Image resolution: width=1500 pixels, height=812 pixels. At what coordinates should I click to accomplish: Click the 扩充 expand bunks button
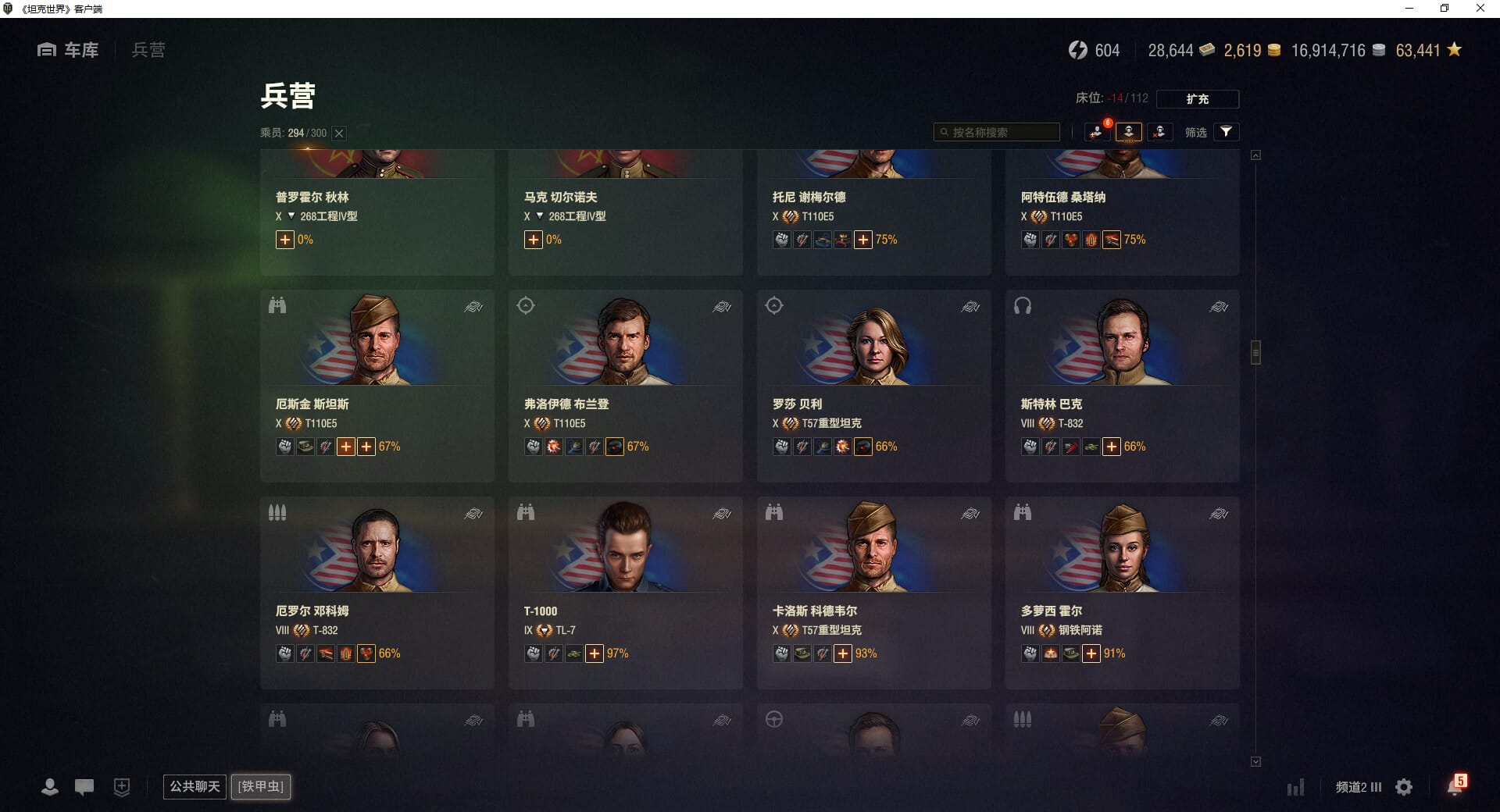point(1197,99)
